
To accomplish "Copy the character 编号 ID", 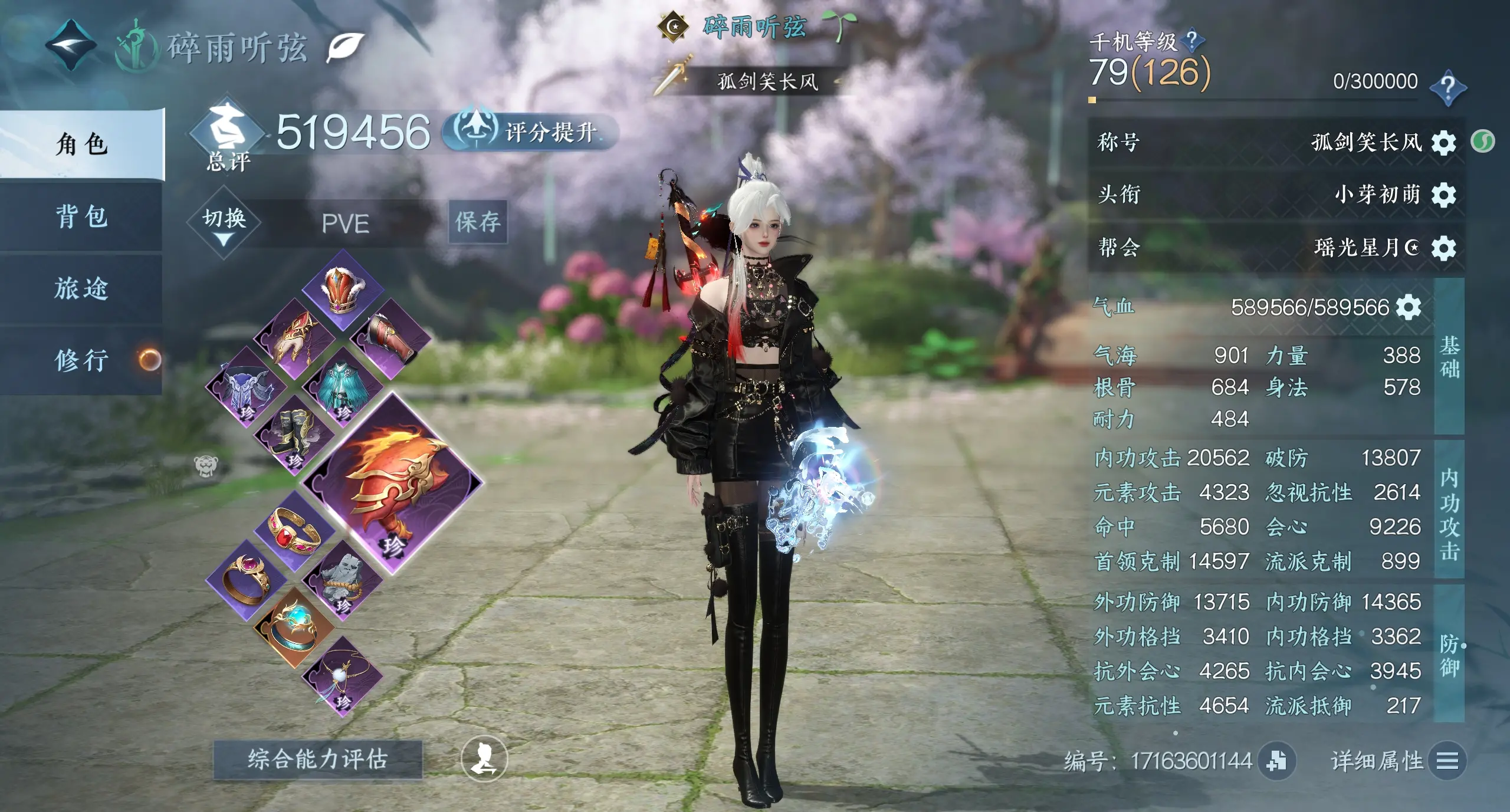I will click(x=1276, y=761).
